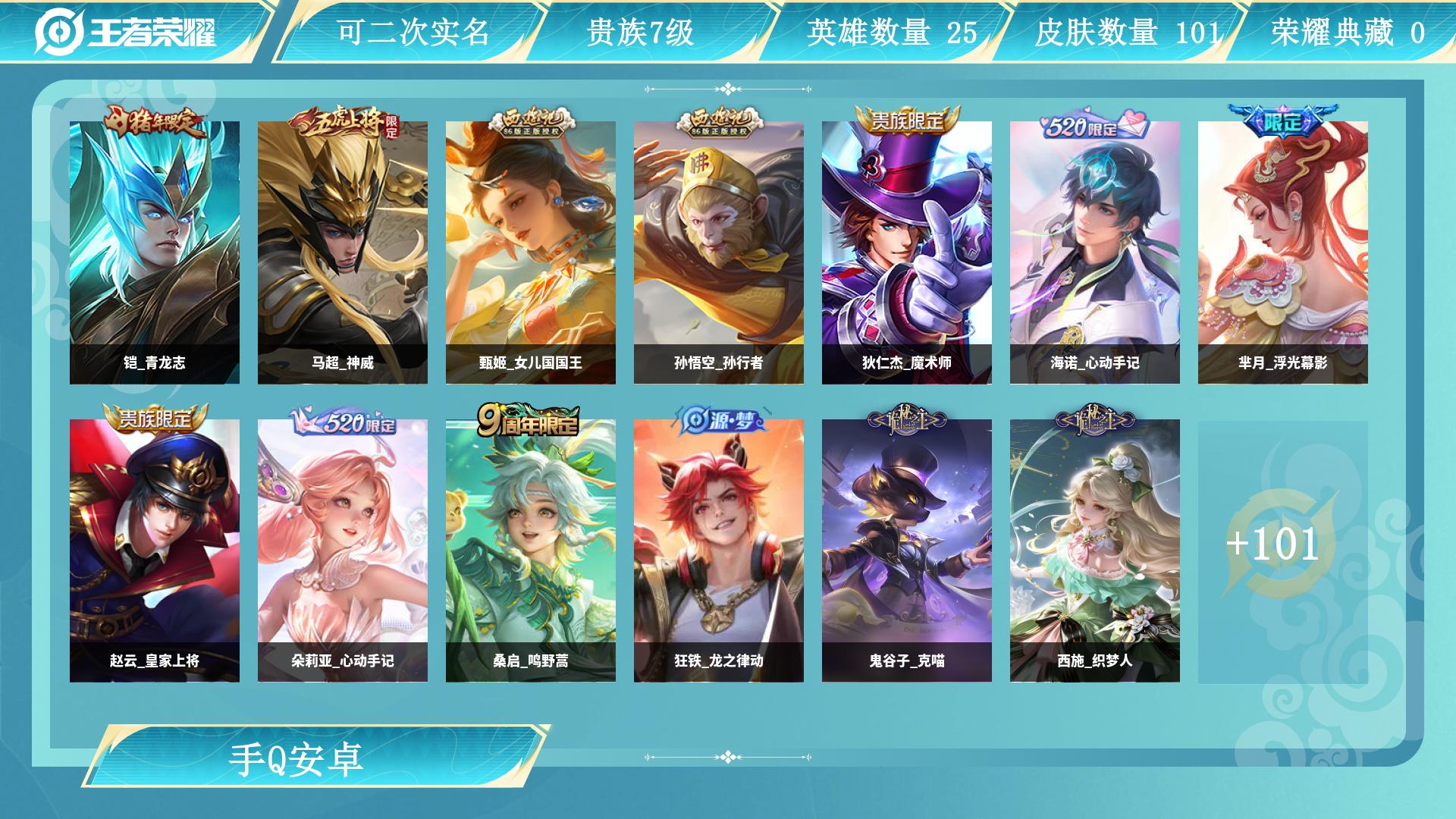The height and width of the screenshot is (819, 1456).
Task: Choose the 桑启_鸣野蒿 skin card
Action: click(531, 551)
